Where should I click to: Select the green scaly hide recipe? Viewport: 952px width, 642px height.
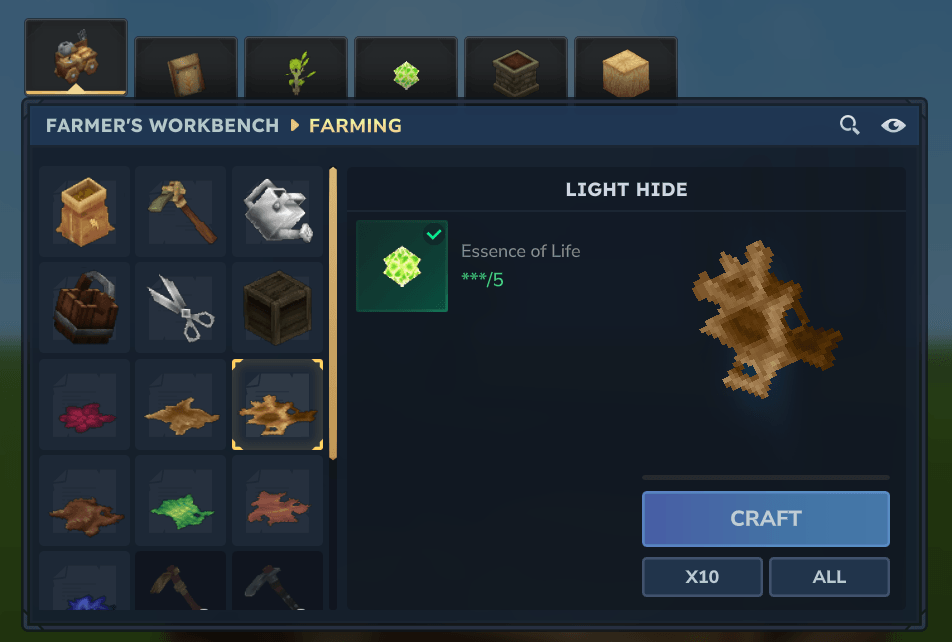pos(180,501)
